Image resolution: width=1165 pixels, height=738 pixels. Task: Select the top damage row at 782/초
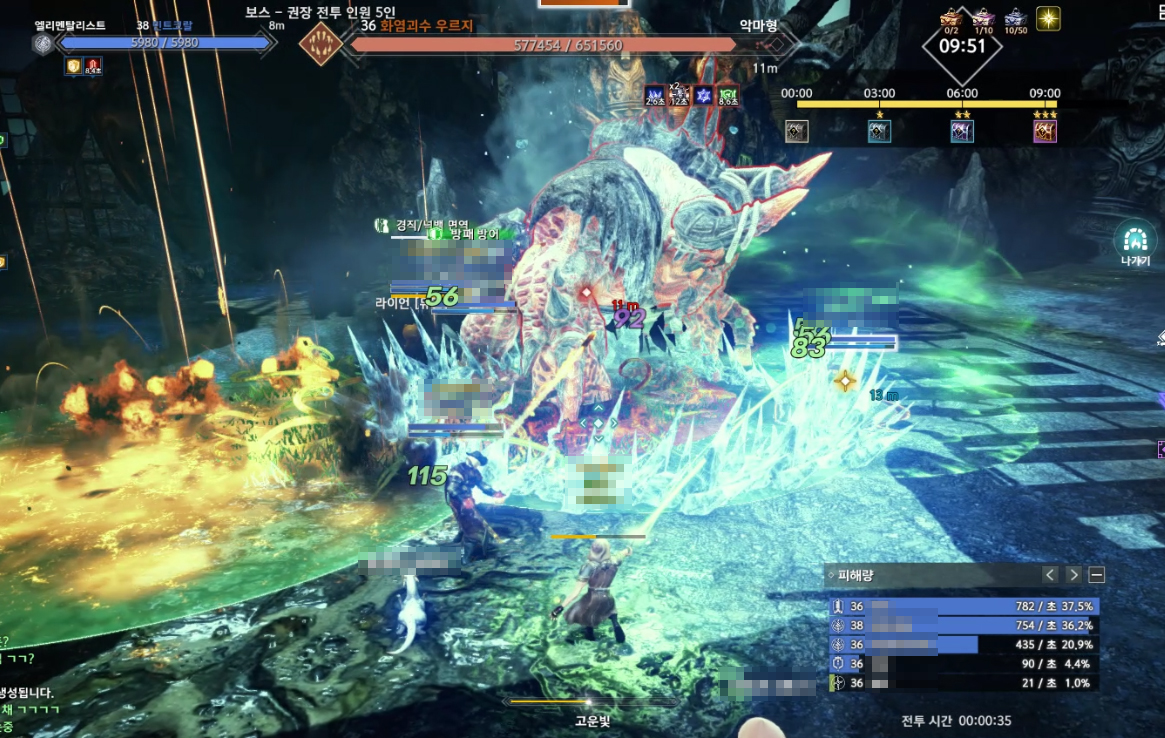coord(963,606)
